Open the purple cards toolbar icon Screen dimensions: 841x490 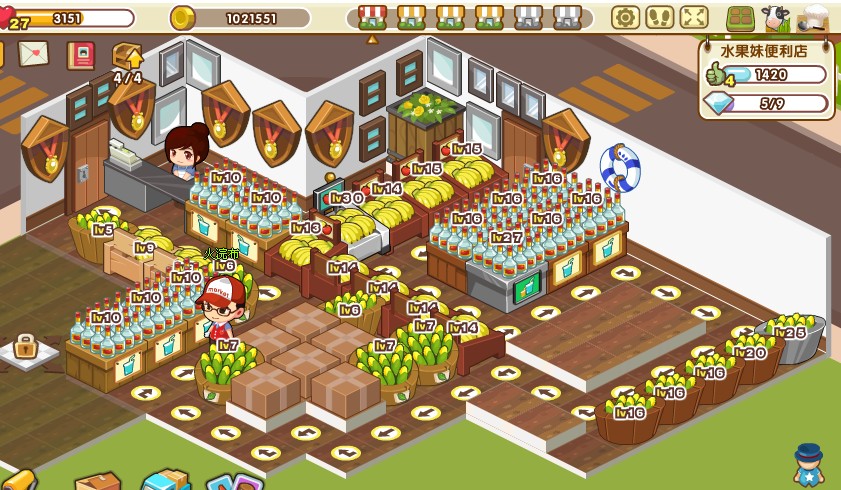[234, 482]
